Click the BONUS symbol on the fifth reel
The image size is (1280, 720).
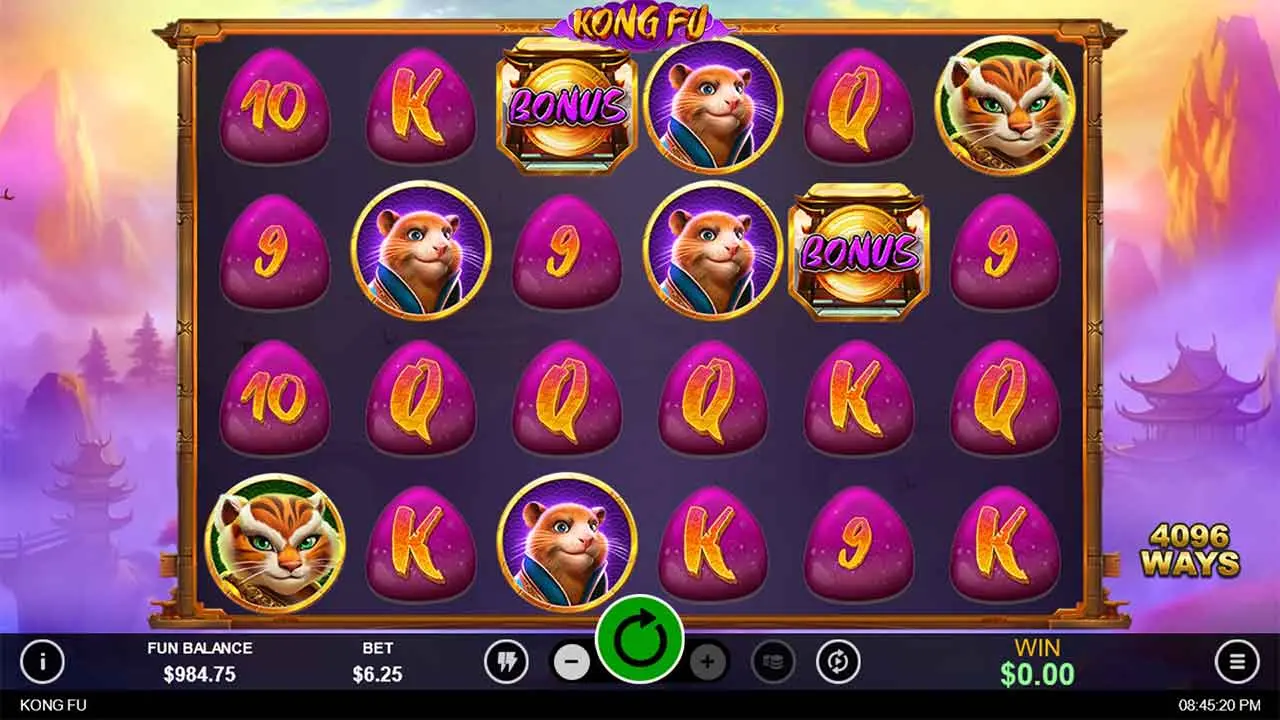[859, 250]
